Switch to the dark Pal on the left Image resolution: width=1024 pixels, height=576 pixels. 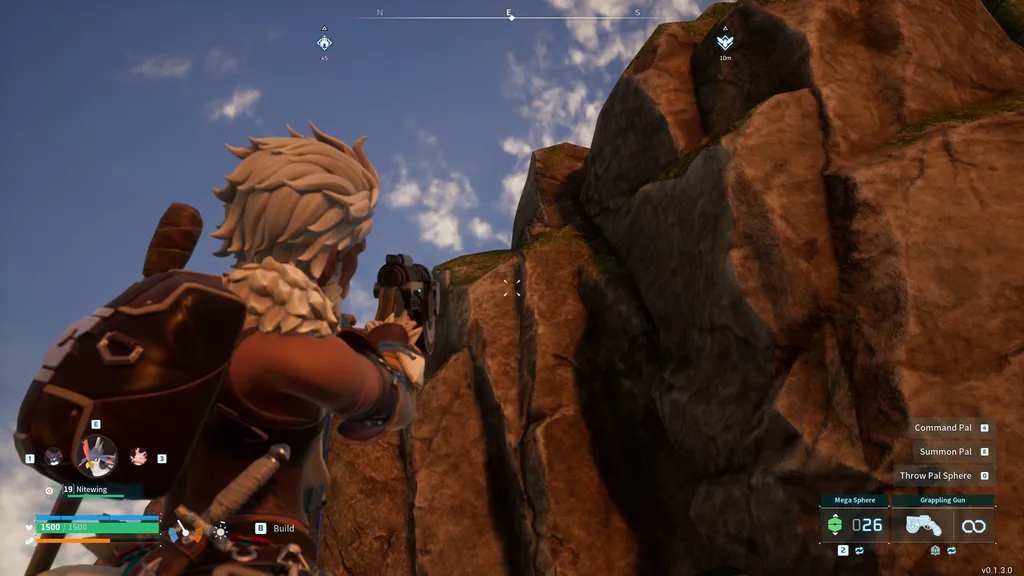53,456
